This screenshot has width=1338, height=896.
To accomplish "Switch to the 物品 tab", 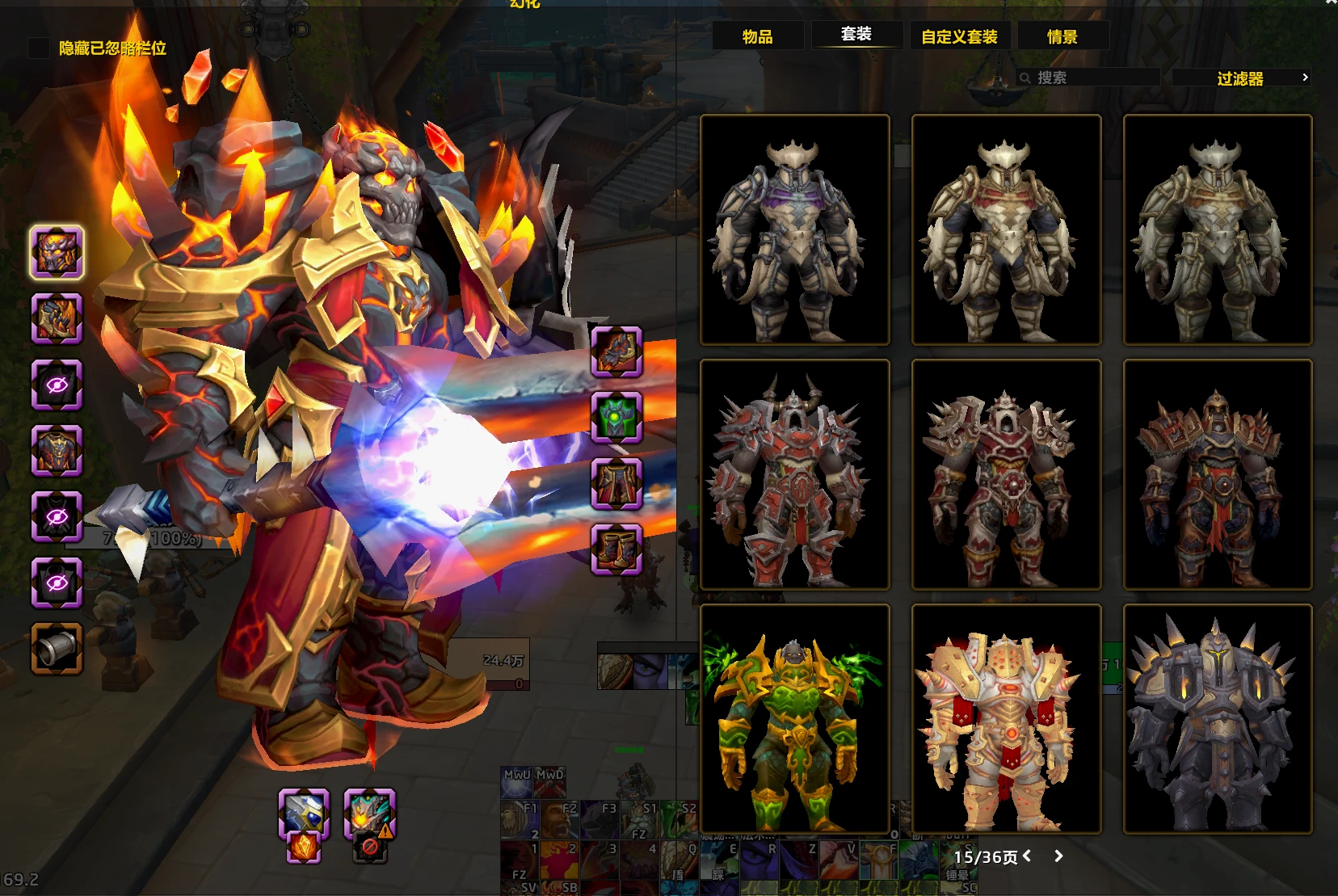I will 757,36.
